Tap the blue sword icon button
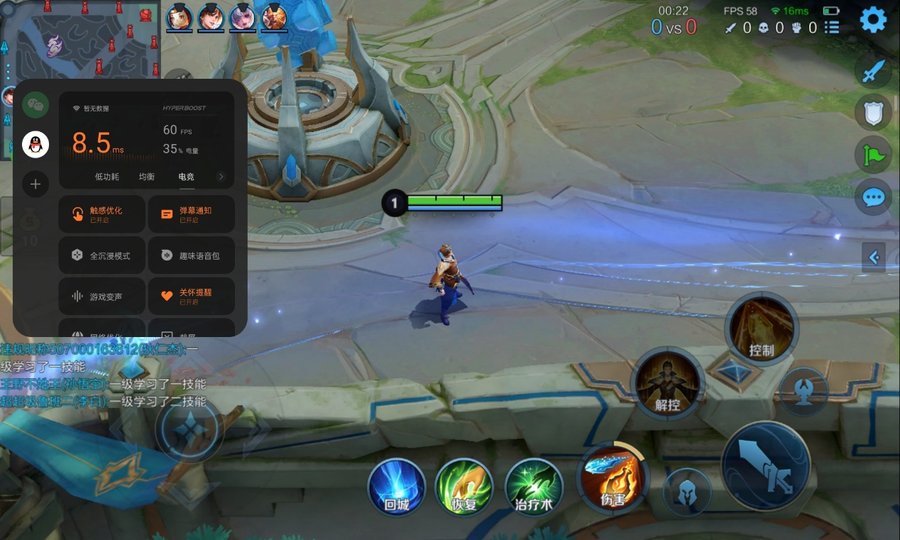 pyautogui.click(x=873, y=71)
